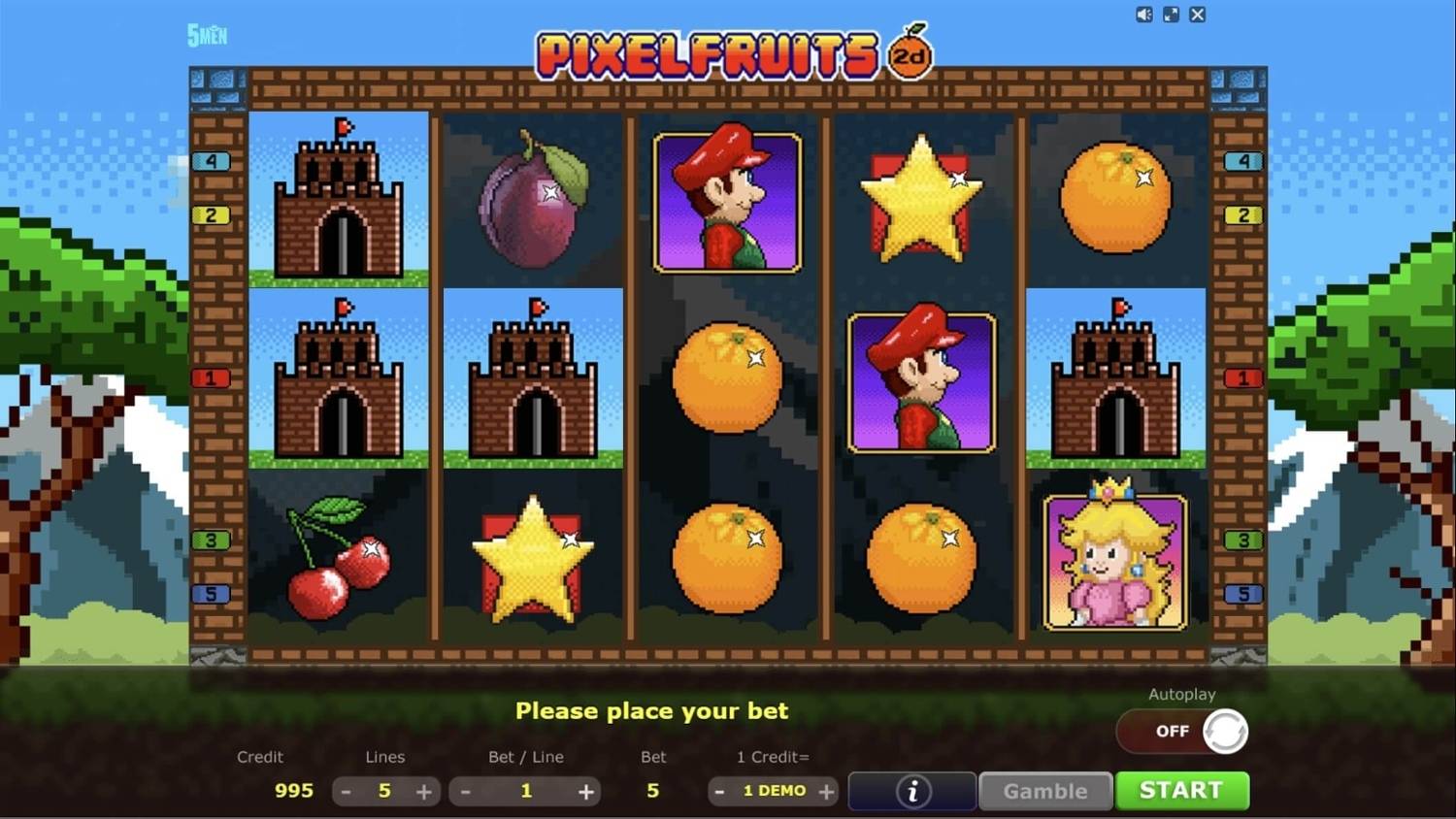Viewport: 1456px width, 819px height.
Task: Click the circular arrow on the Autoplay switch
Action: (1226, 731)
